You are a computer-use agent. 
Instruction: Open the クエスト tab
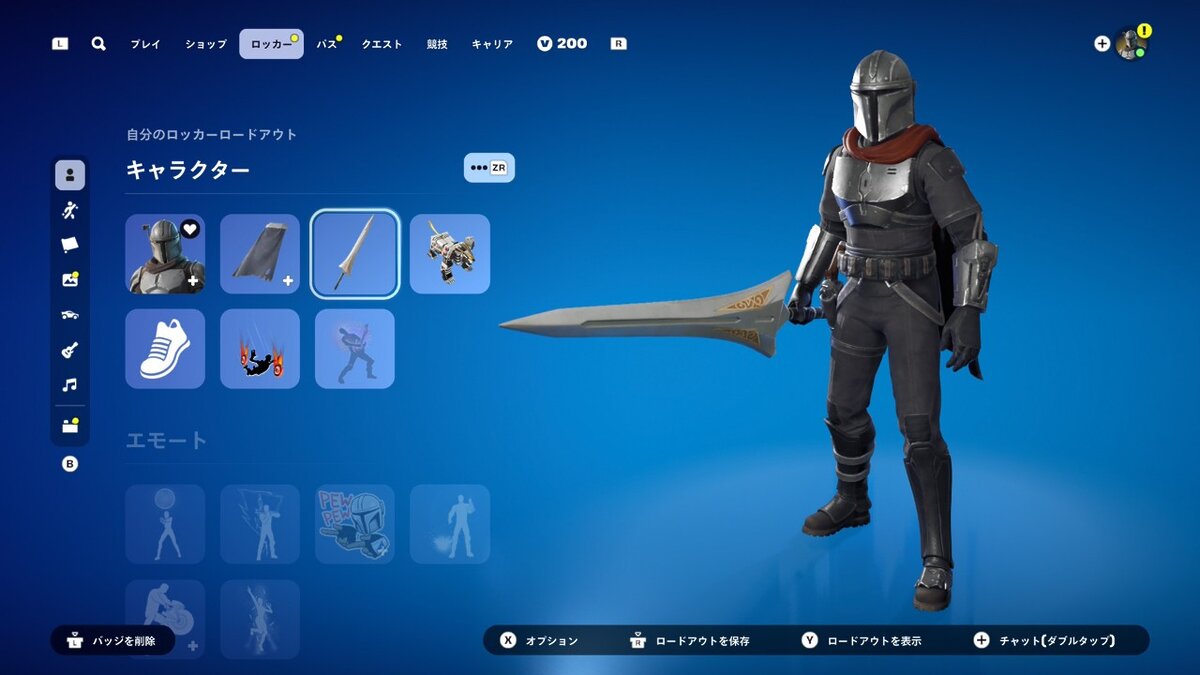[382, 44]
